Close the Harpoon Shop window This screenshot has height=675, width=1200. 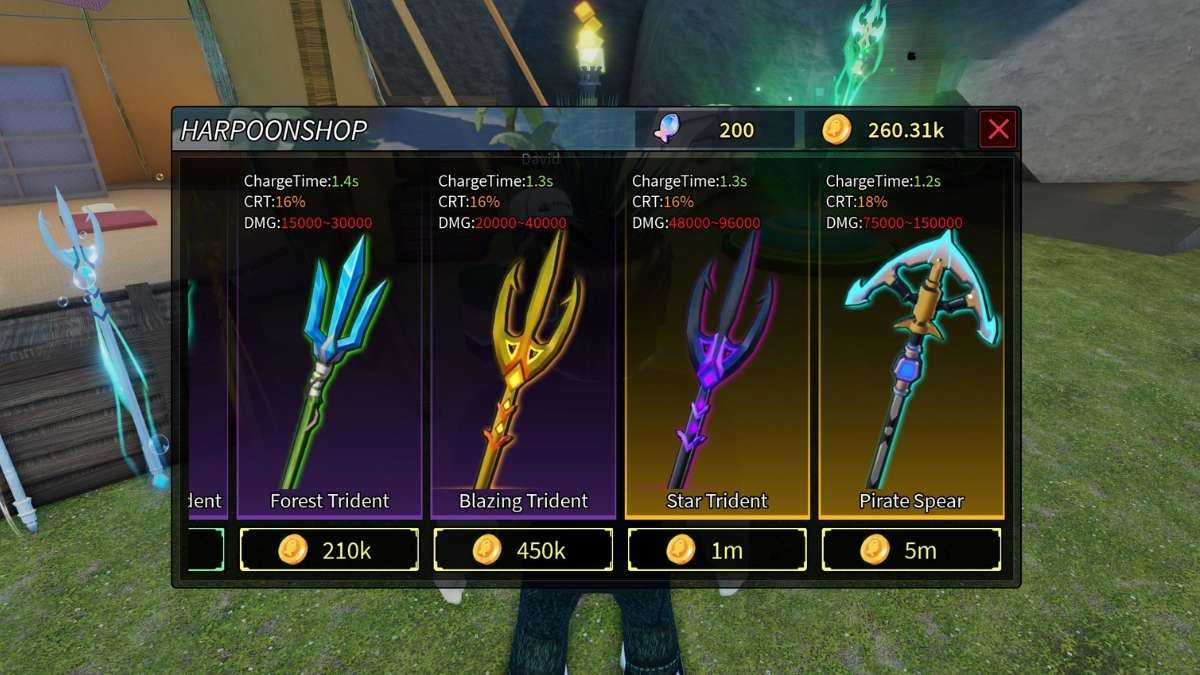coord(998,129)
